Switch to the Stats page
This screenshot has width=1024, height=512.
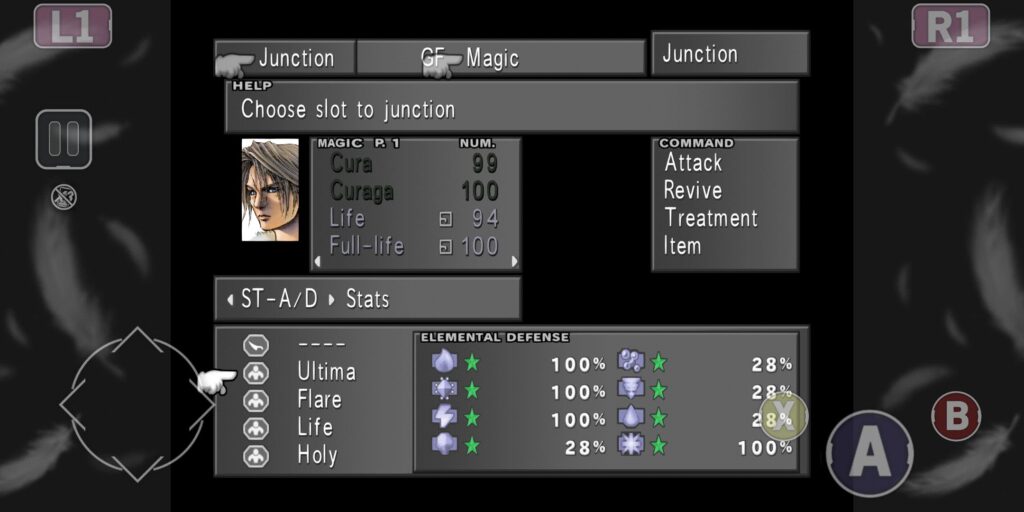click(366, 299)
